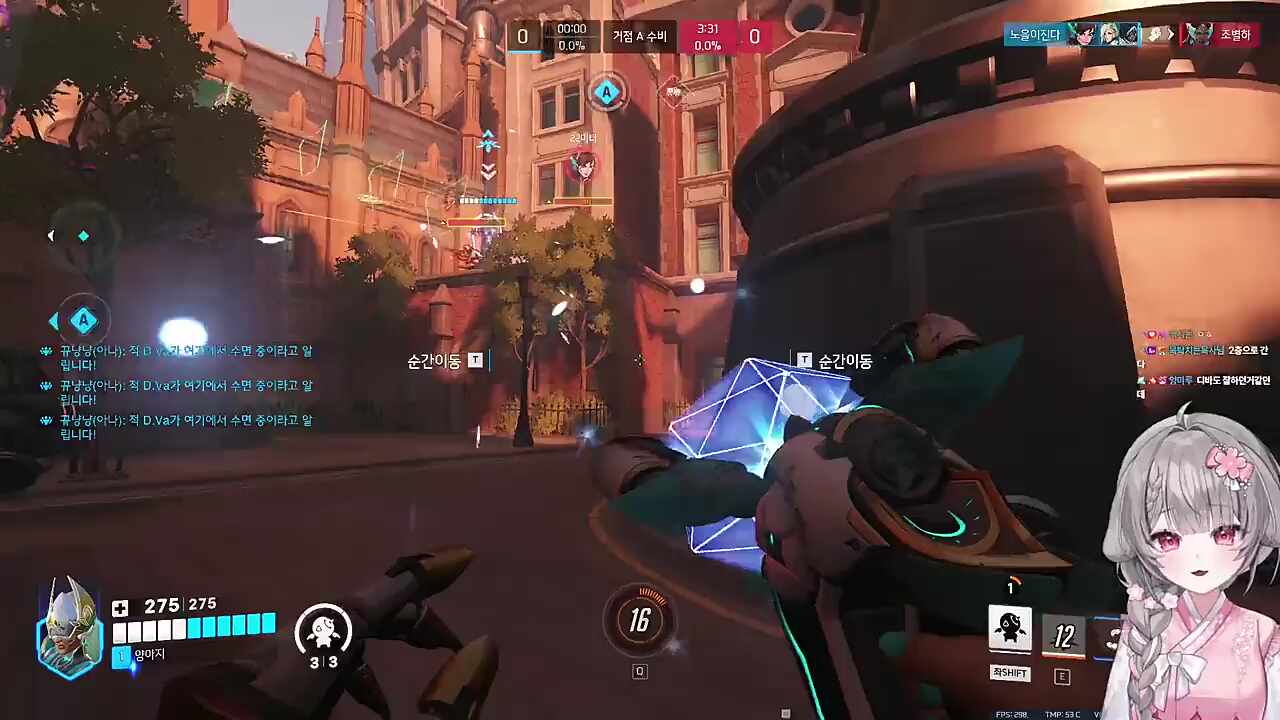
Task: Click the endorsement level 3 emblem
Action: 324,632
